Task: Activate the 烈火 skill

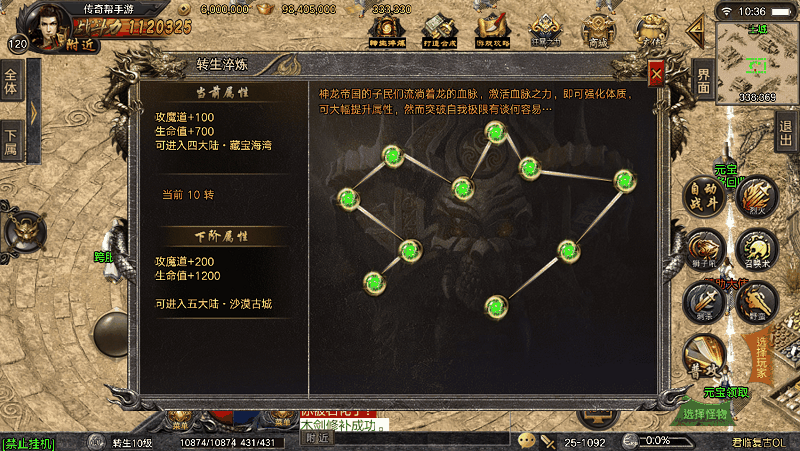Action: coord(757,195)
